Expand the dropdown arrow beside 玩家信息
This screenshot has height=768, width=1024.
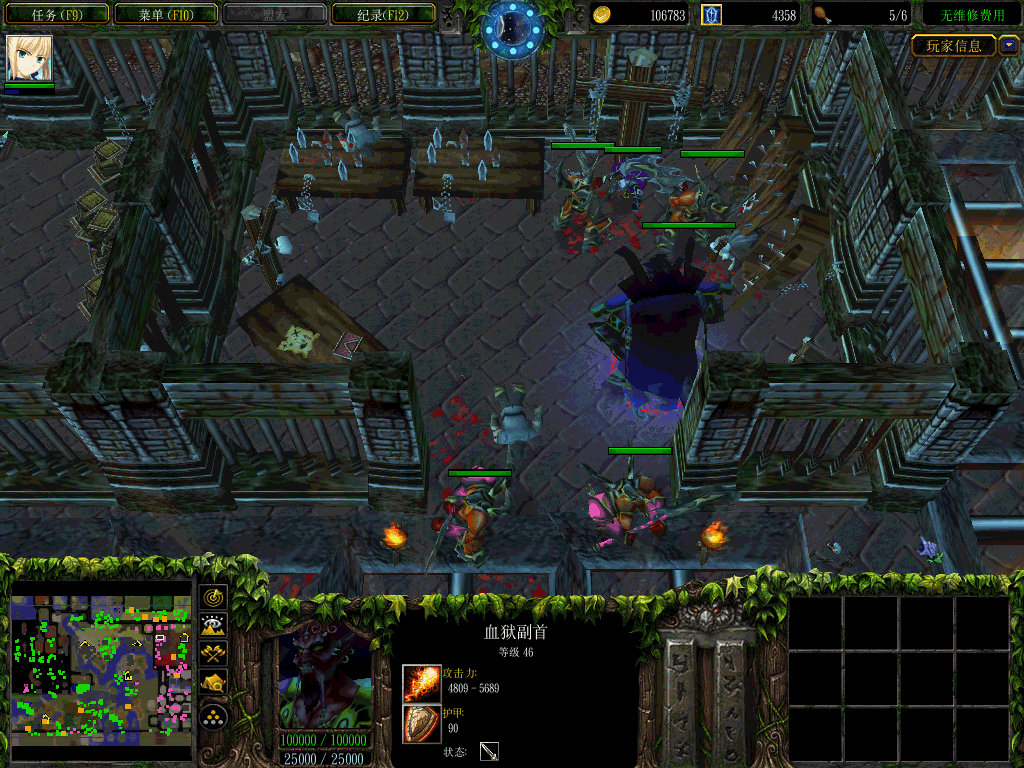pos(1009,45)
